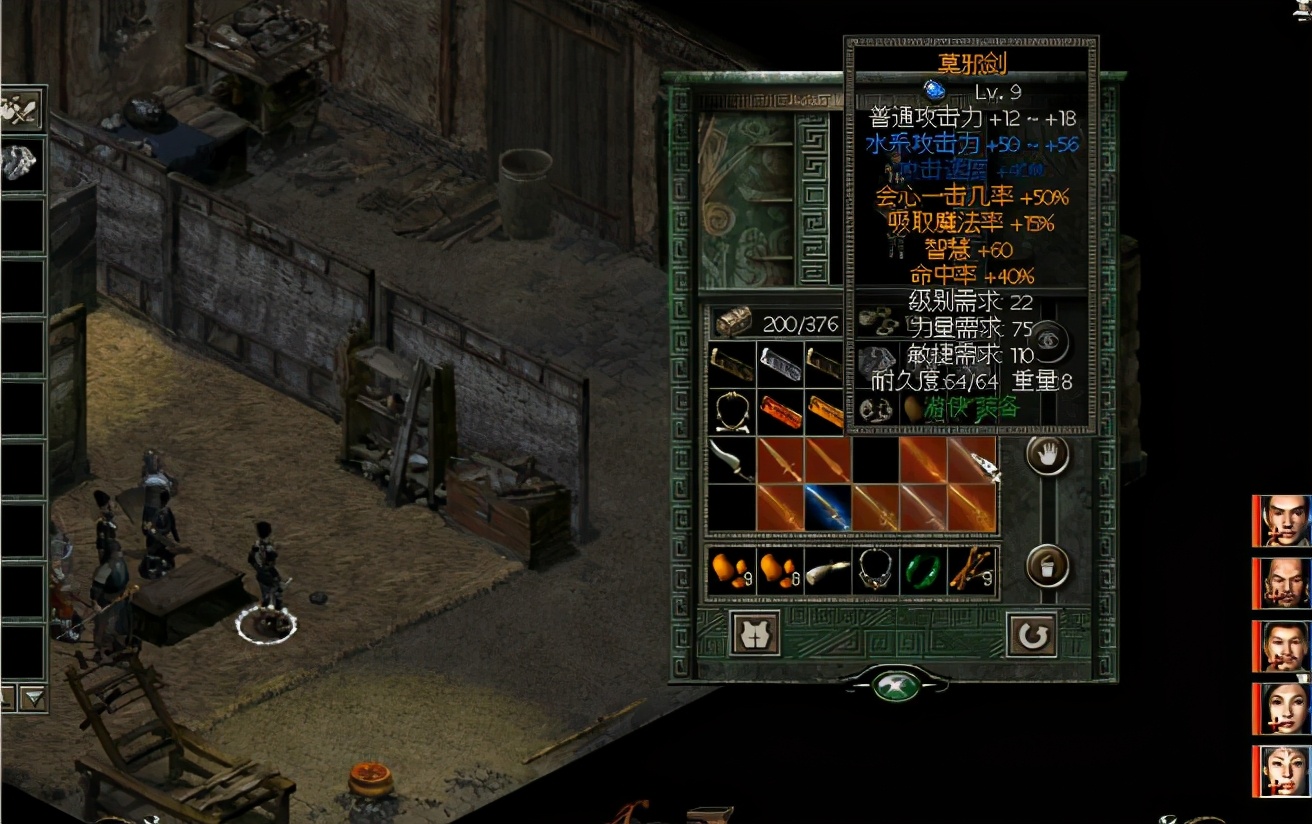
Task: Click the treasure chest weight indicator icon
Action: click(x=732, y=322)
